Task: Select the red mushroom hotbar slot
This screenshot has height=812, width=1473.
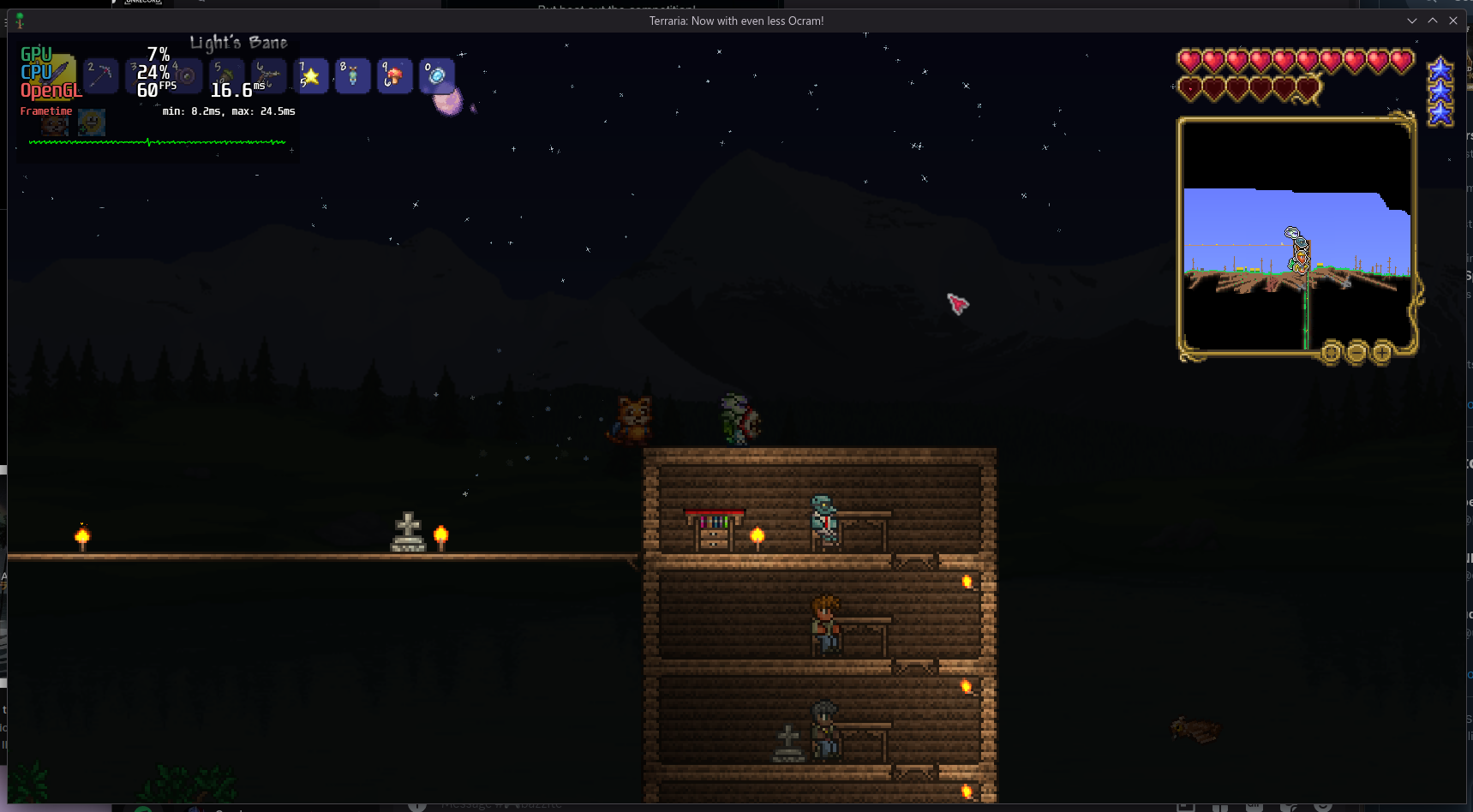Action: pos(395,75)
